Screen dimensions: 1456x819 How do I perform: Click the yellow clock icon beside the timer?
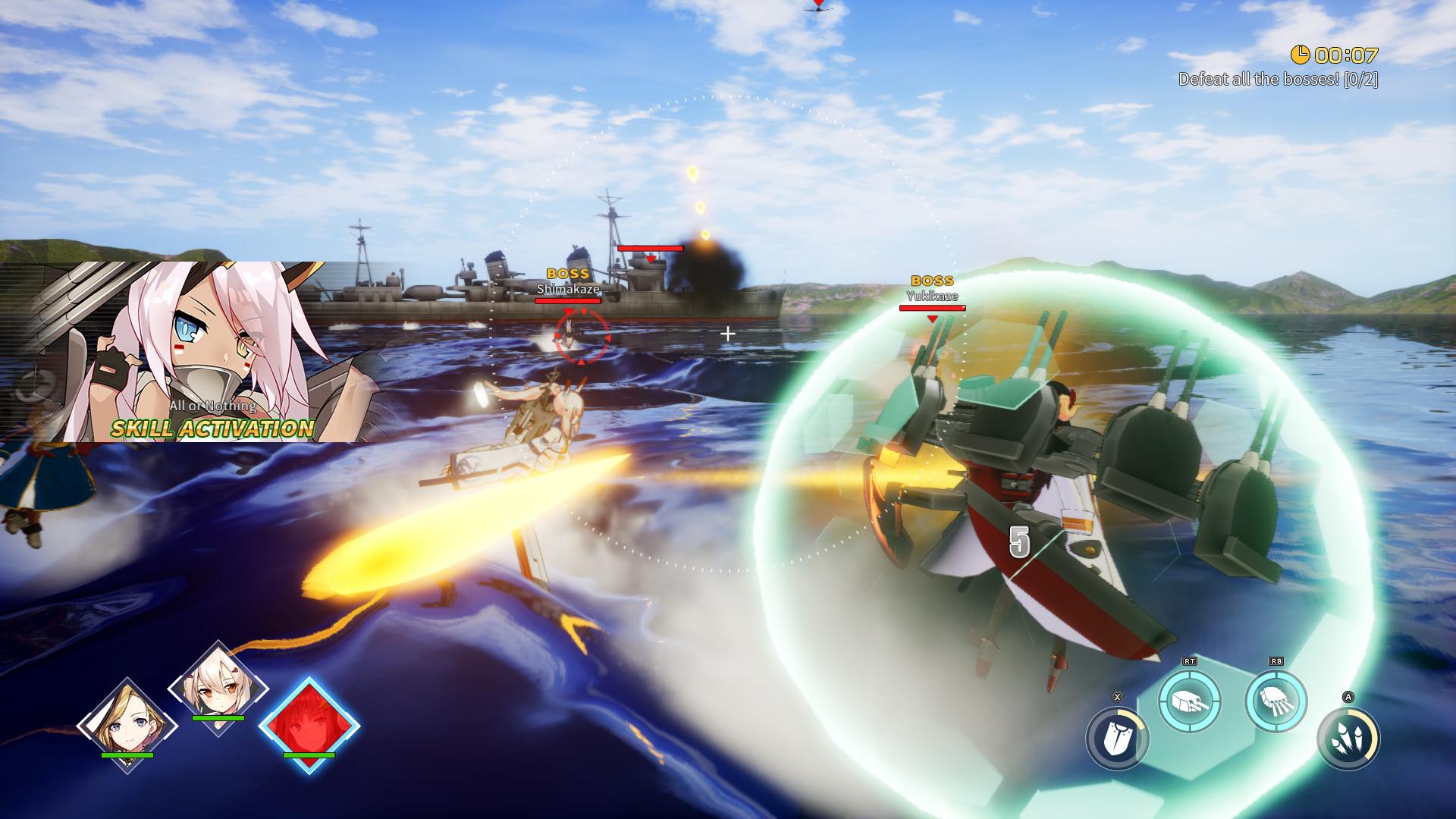(x=1301, y=55)
